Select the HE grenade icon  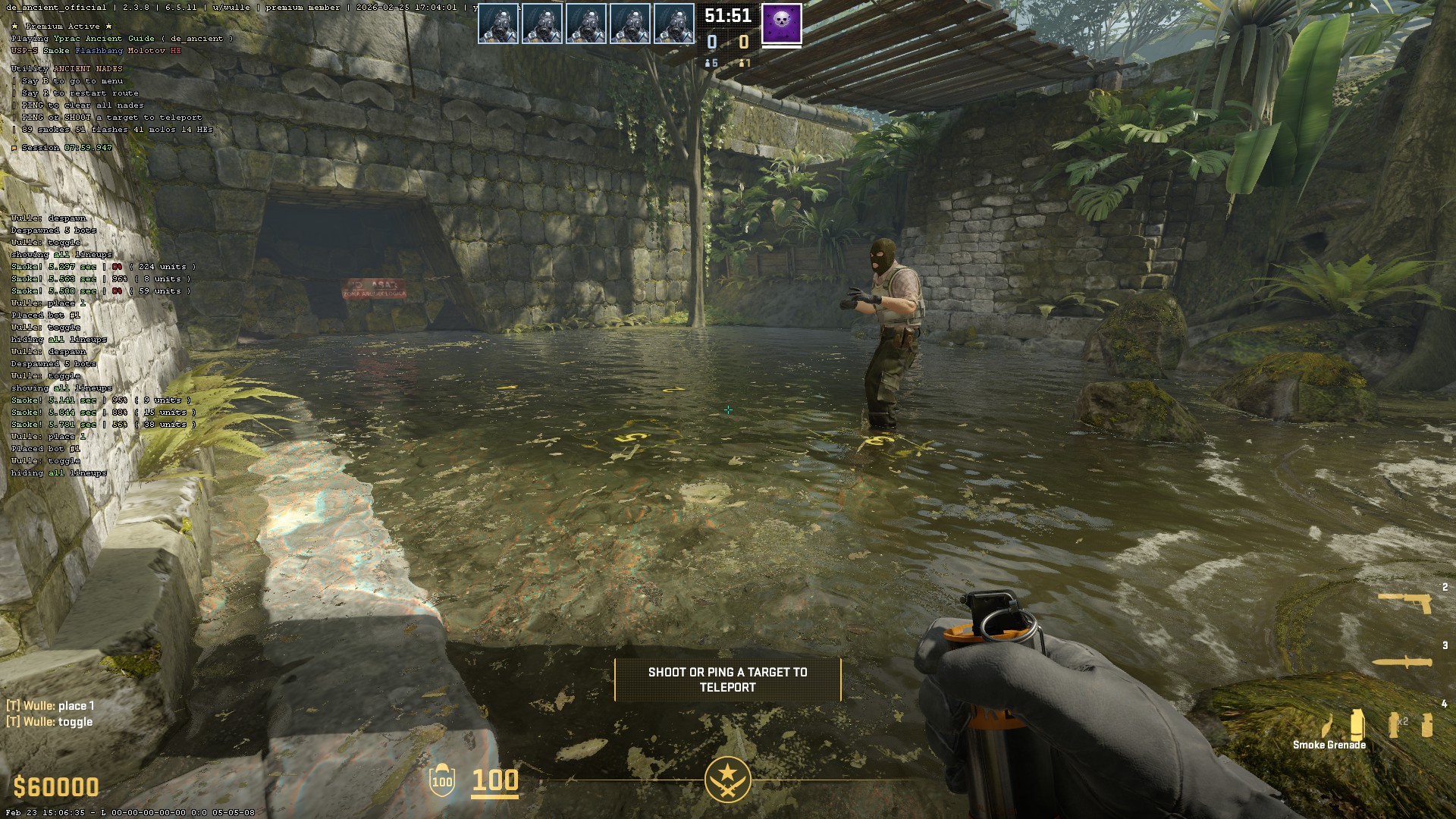tap(1427, 725)
